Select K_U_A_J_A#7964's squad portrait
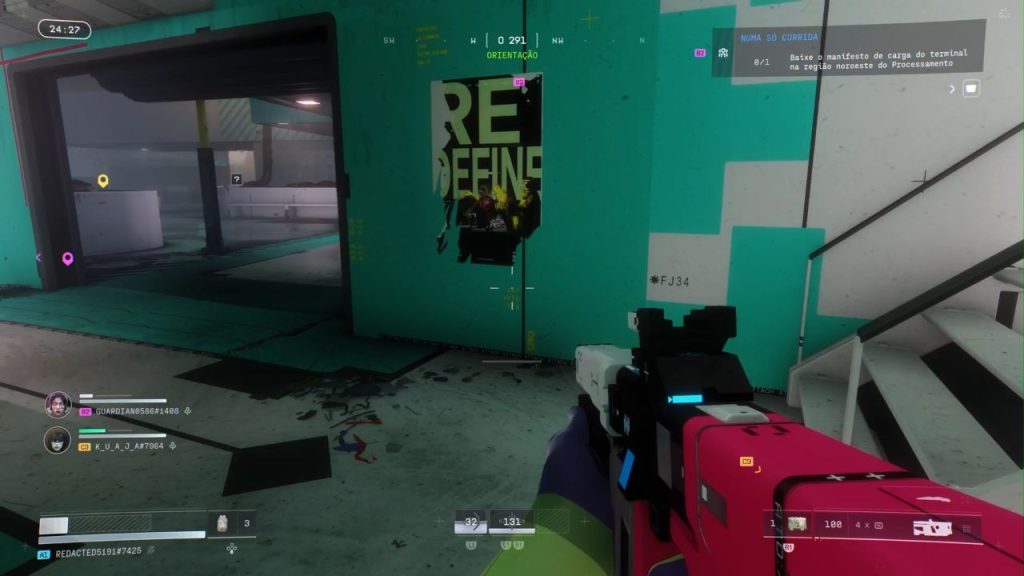The image size is (1024, 576). pos(58,439)
